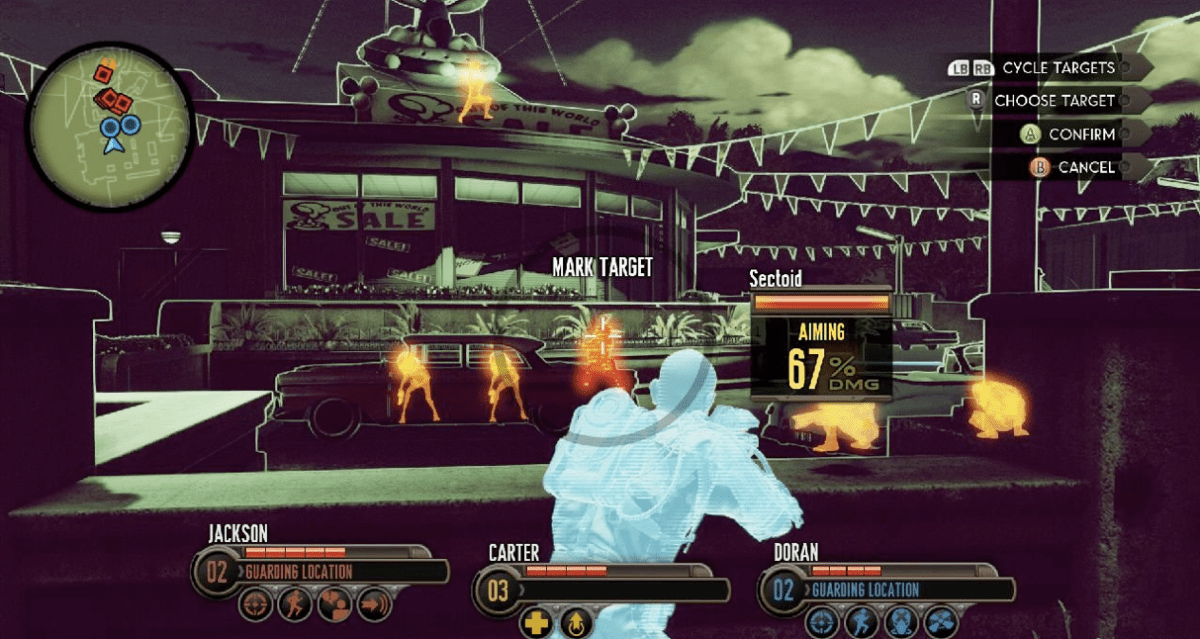Screen dimensions: 1200x639
Task: Use Carter's yellow up-arrow lift ability
Action: 574,622
